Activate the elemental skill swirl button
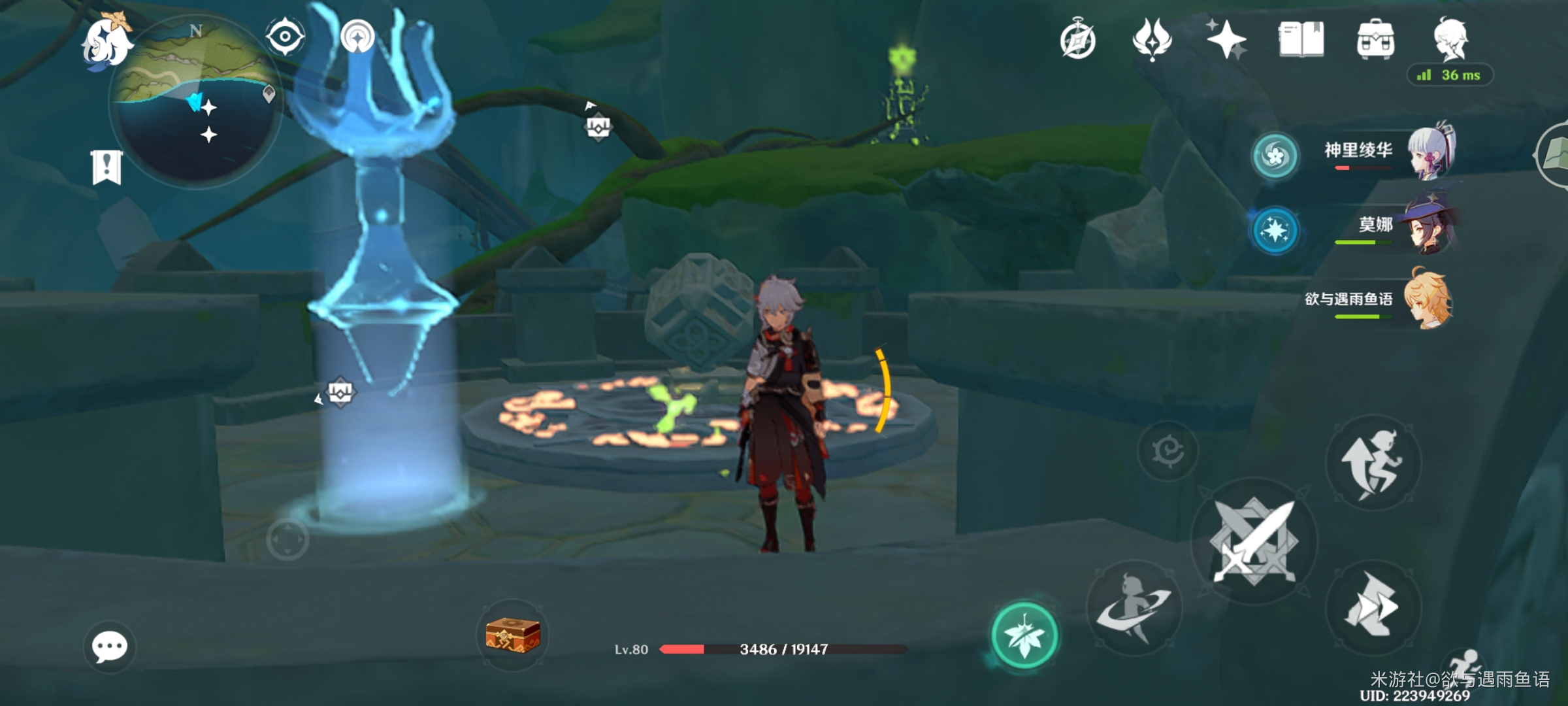Viewport: 1568px width, 706px height. pyautogui.click(x=1134, y=608)
